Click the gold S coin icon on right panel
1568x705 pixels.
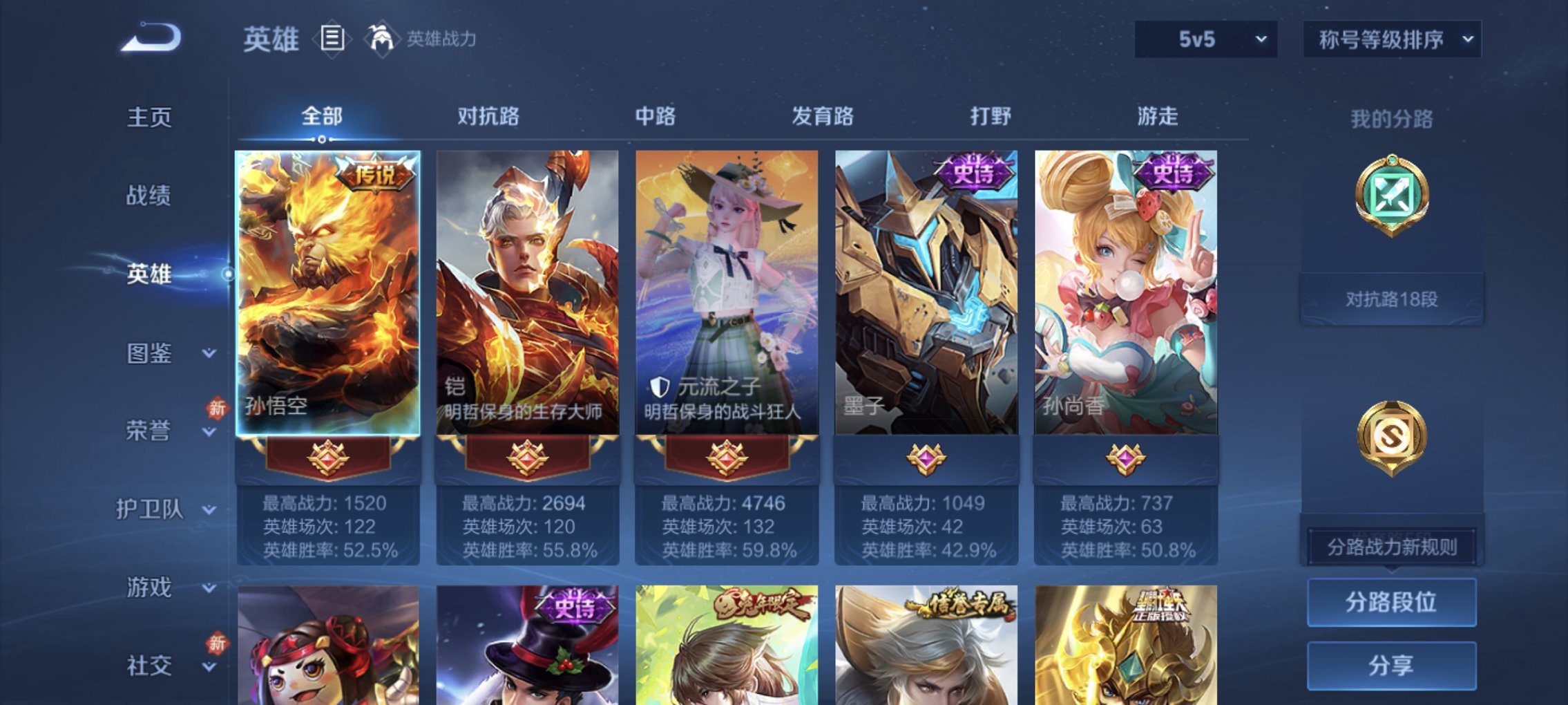tap(1392, 435)
